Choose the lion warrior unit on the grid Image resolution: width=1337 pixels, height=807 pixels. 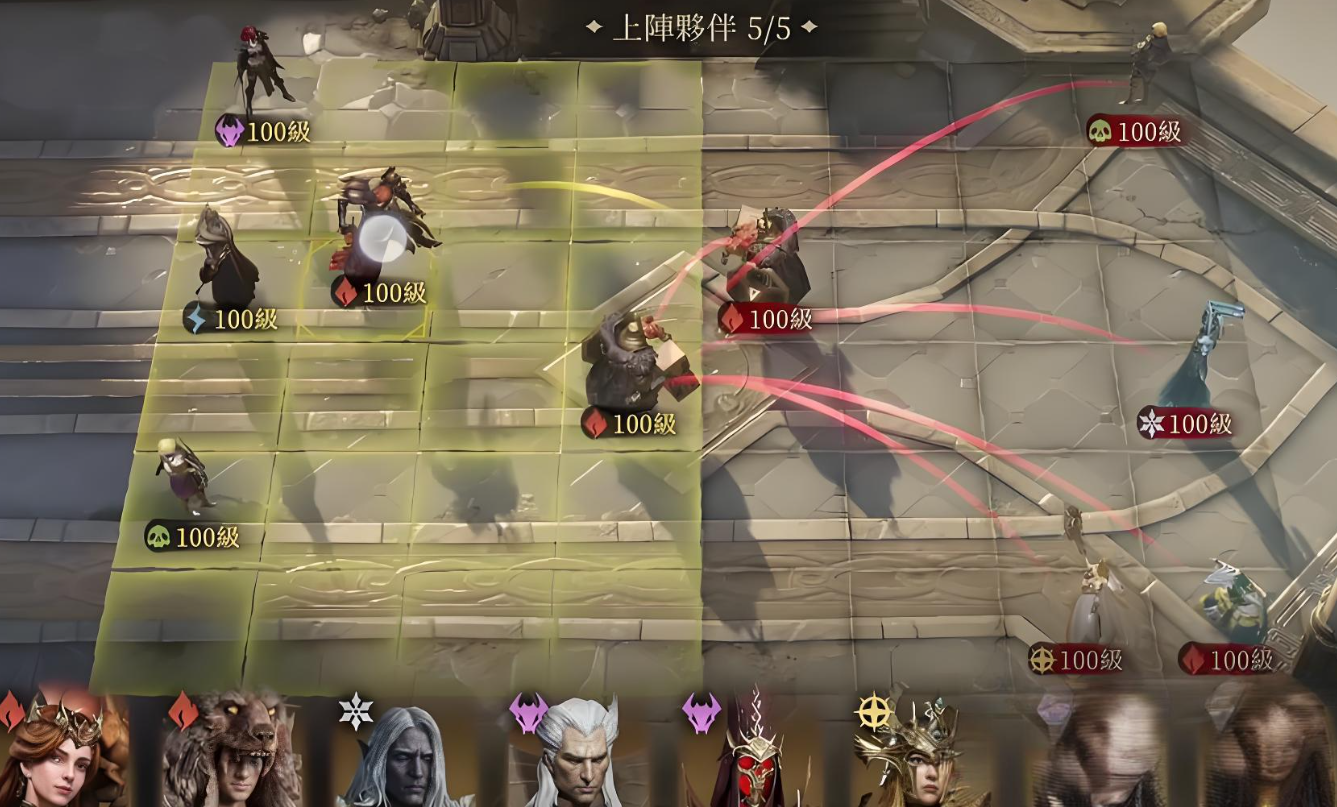(624, 362)
